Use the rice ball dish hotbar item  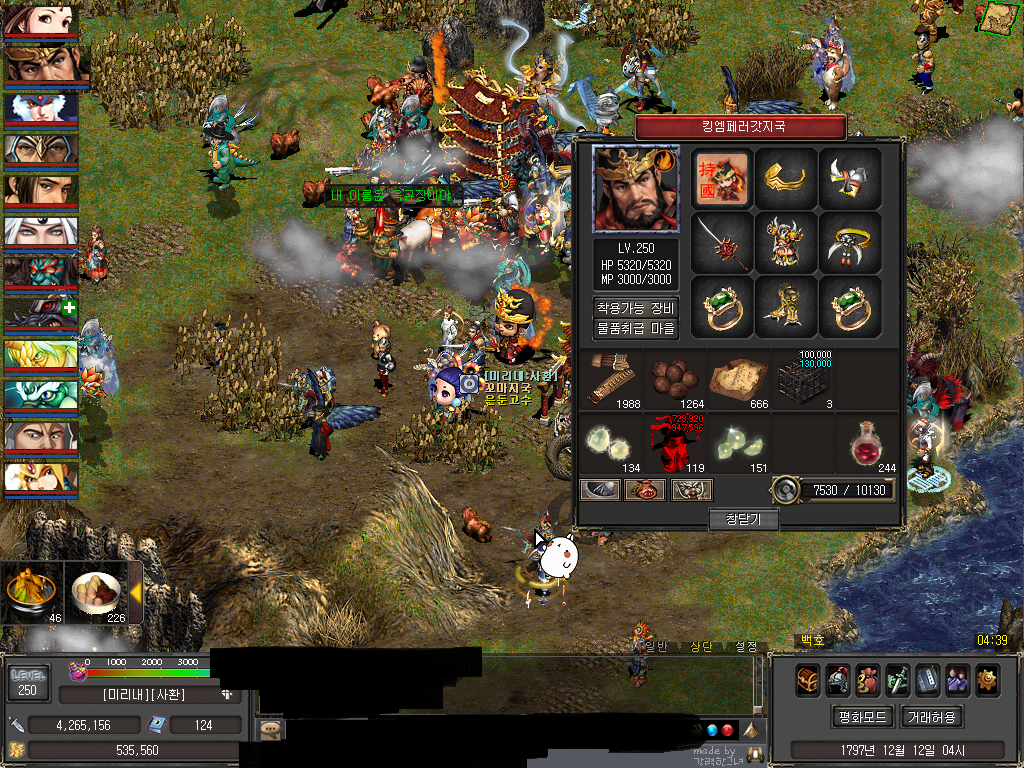(96, 591)
